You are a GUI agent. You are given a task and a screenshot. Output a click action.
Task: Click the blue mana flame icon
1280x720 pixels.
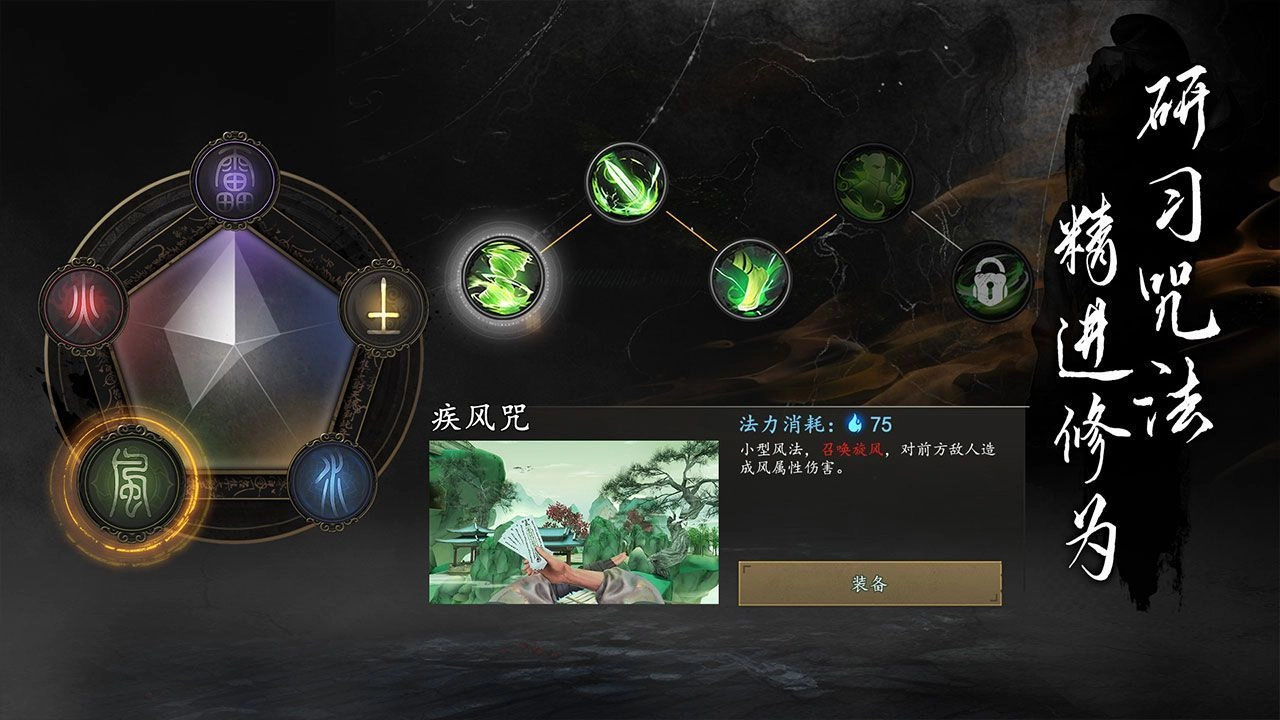[x=856, y=422]
